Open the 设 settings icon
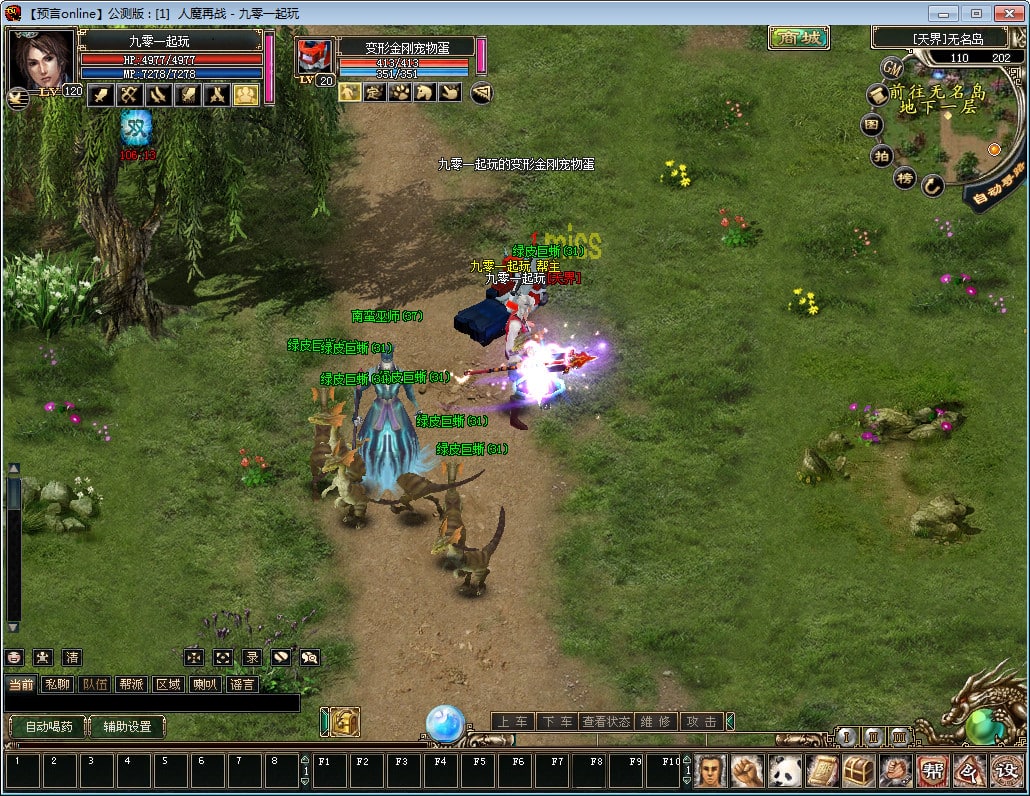 click(1004, 771)
